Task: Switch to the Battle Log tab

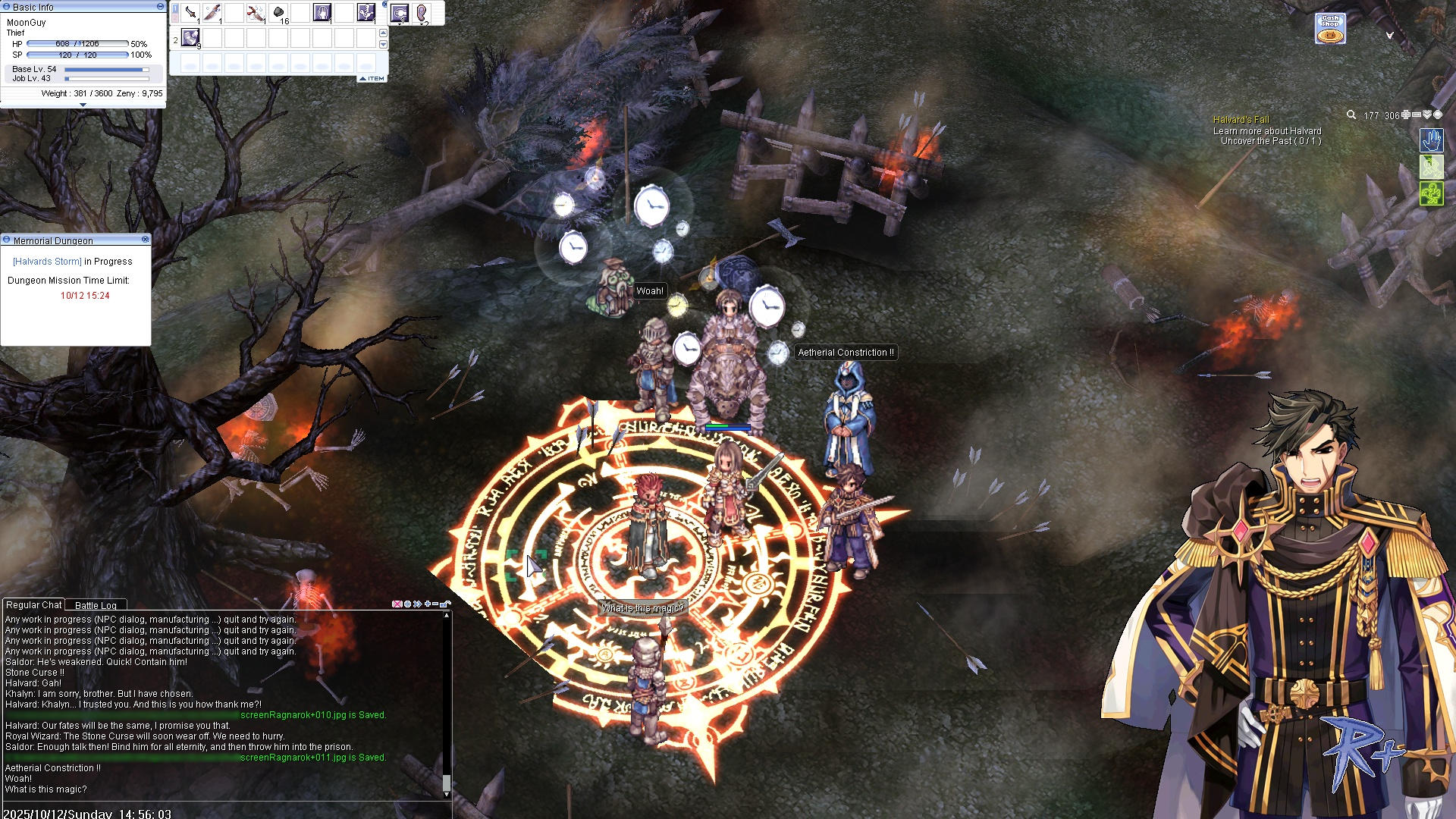Action: point(96,605)
